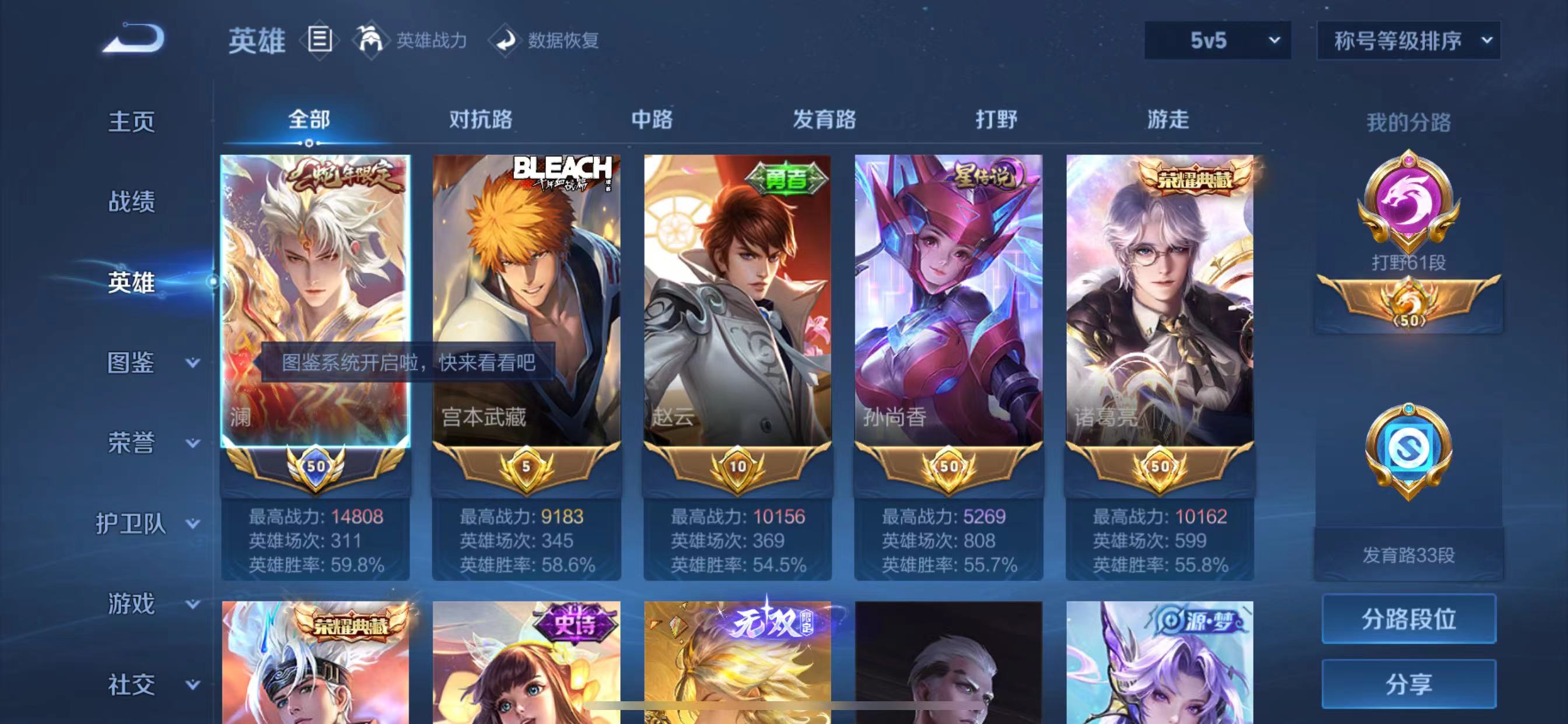The image size is (1568, 724).
Task: Switch to the 对抗路 tab
Action: click(x=481, y=121)
